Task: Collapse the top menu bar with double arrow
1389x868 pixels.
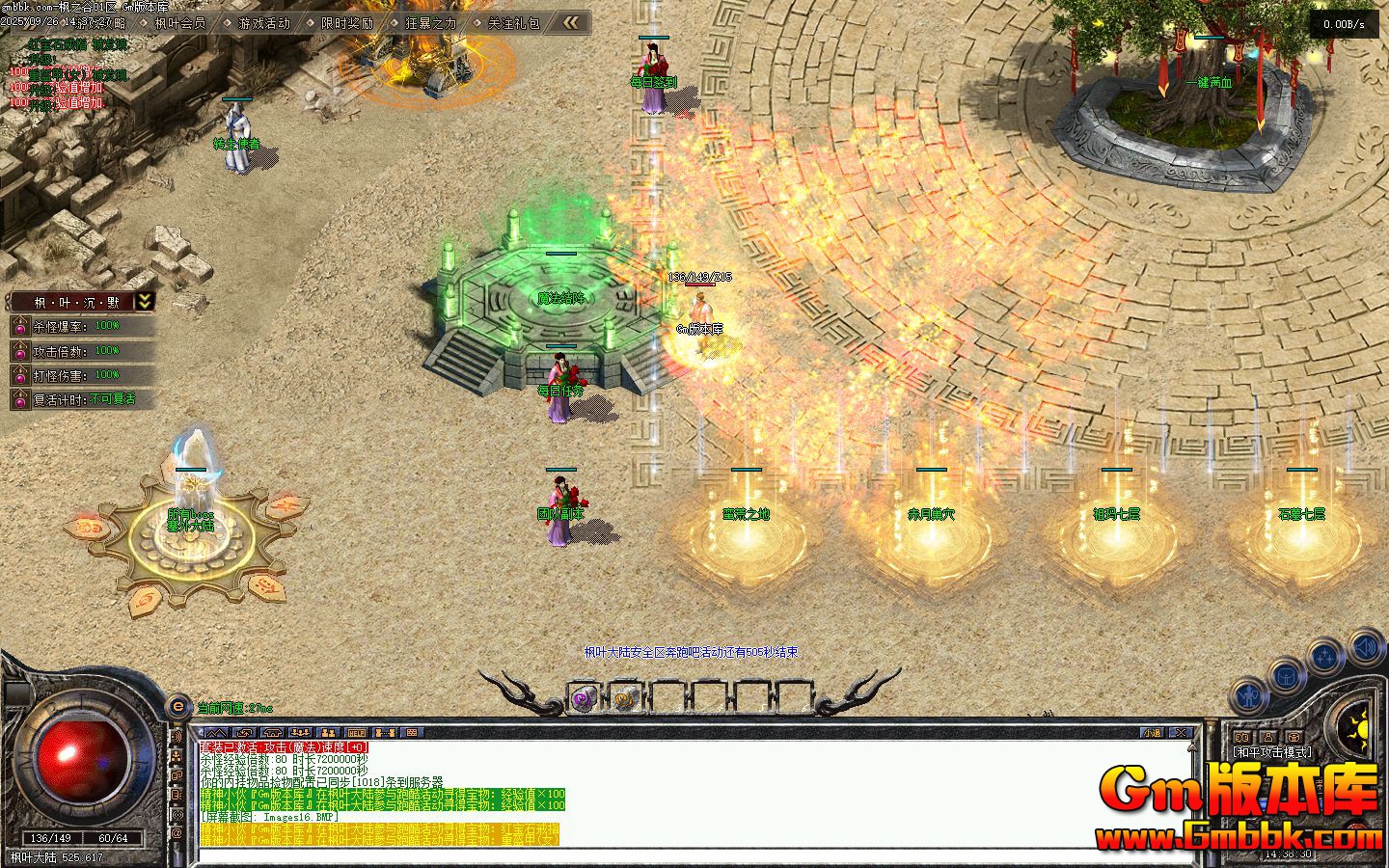Action: [x=572, y=22]
